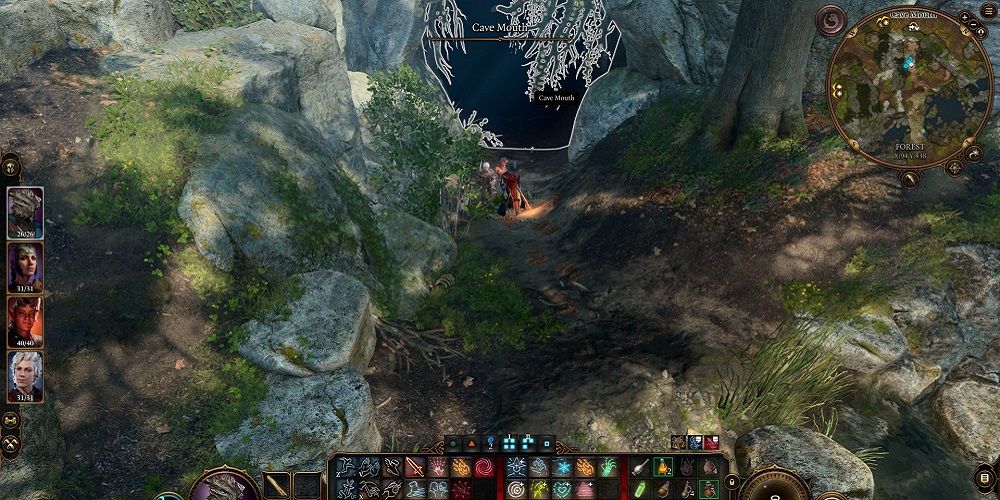
Task: Click the Cave Mouth entrance label
Action: (496, 28)
